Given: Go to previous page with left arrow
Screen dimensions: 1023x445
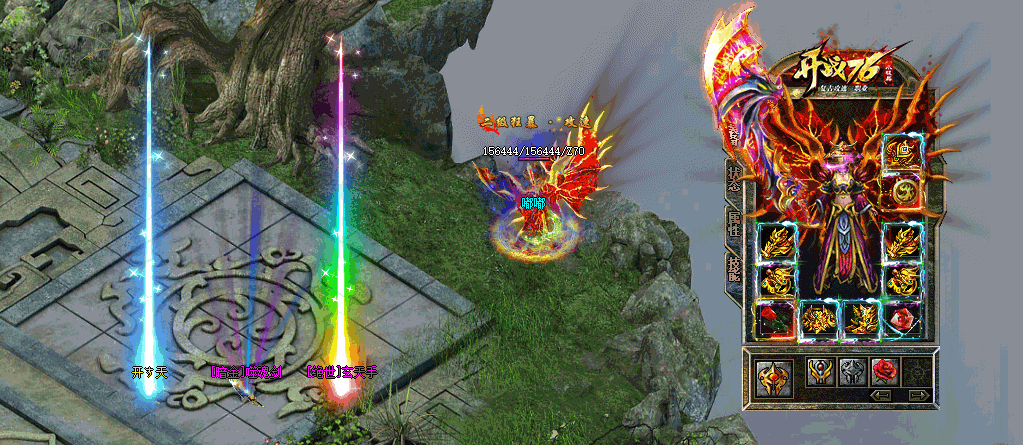Looking at the screenshot, I should click(882, 396).
